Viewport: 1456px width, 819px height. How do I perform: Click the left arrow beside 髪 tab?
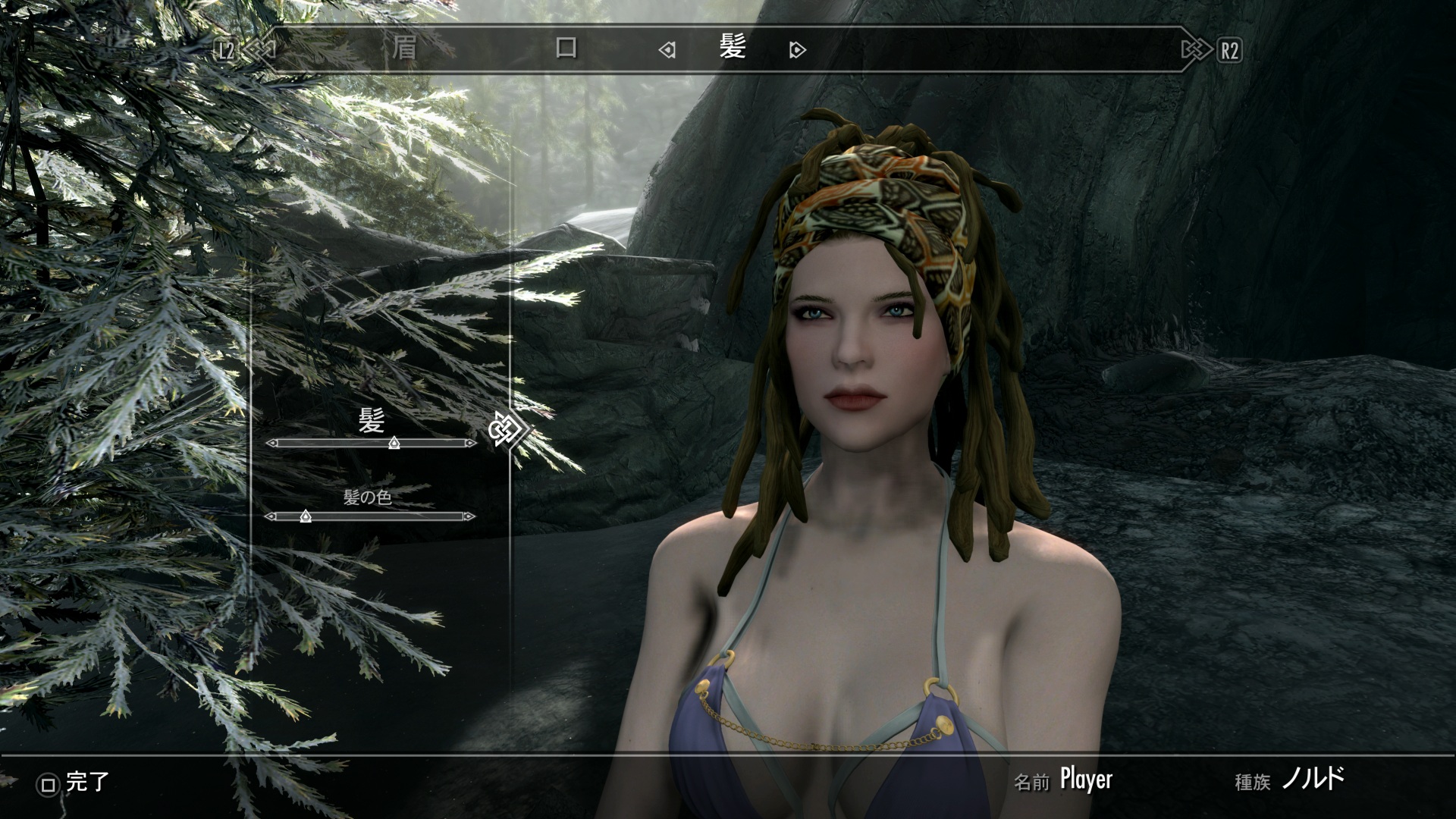[x=667, y=51]
